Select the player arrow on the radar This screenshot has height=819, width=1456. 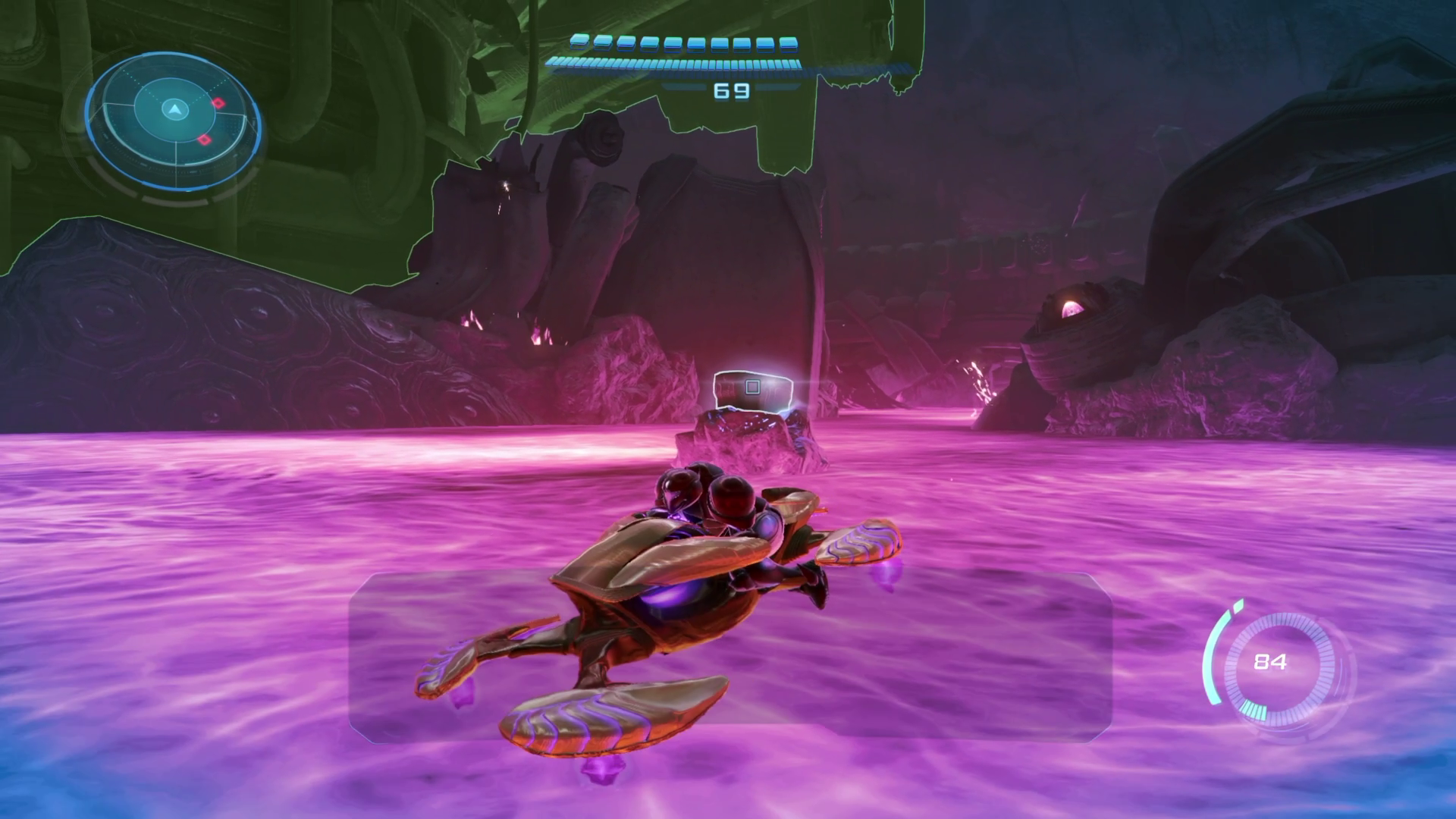tap(175, 110)
